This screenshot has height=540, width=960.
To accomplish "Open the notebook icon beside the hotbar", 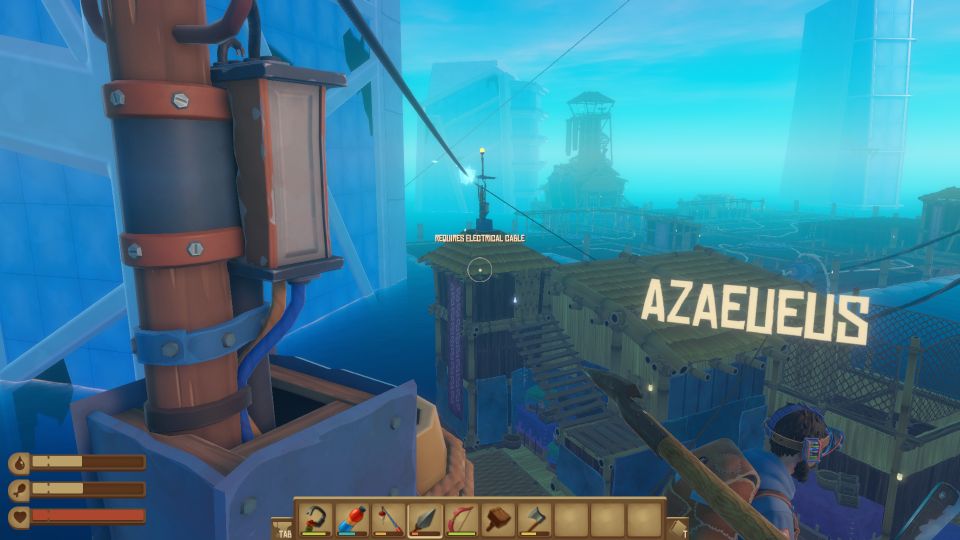I will 677,528.
